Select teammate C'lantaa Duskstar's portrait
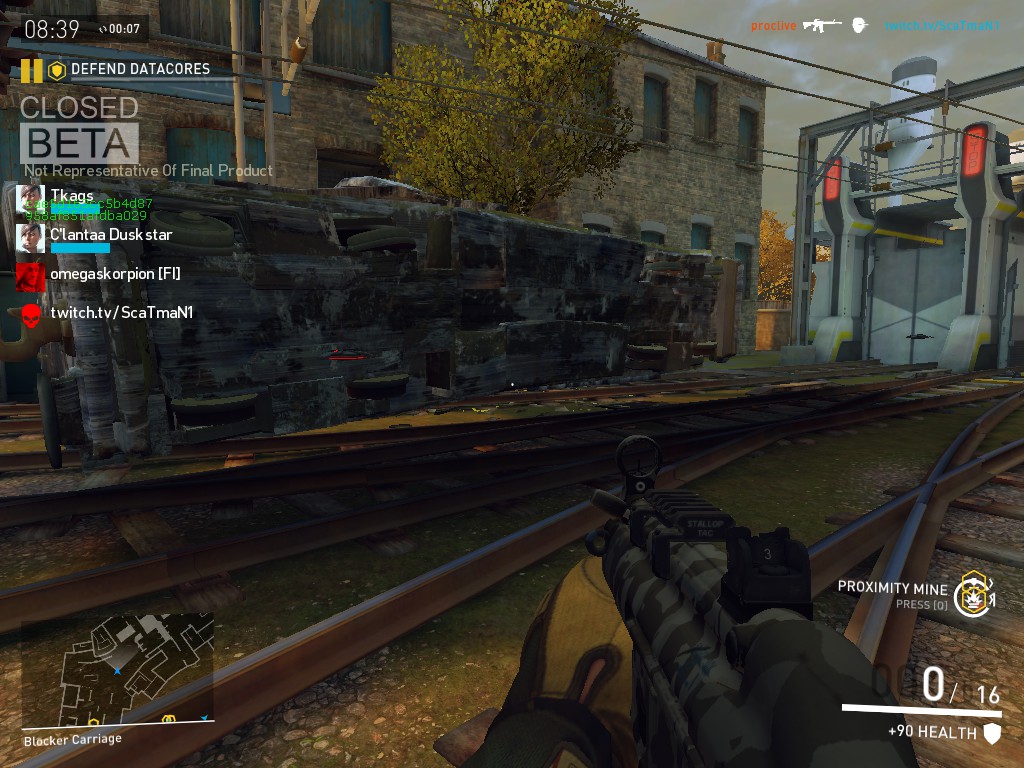The height and width of the screenshot is (768, 1024). (x=30, y=237)
